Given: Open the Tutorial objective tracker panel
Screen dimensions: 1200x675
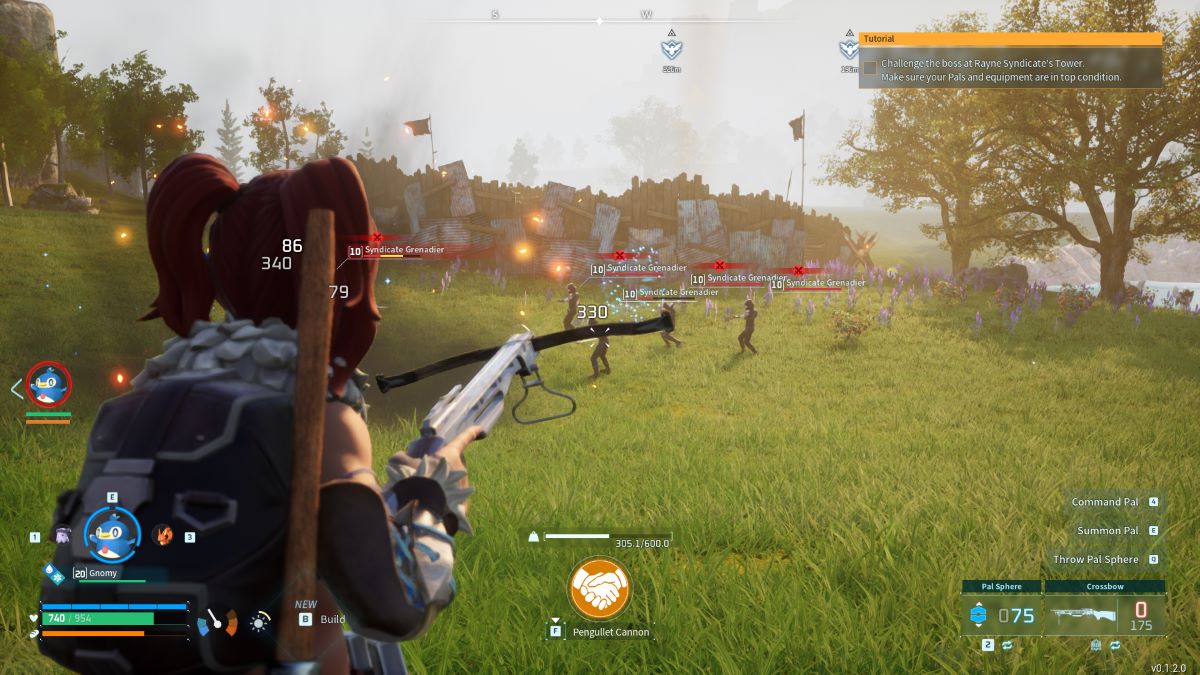Looking at the screenshot, I should click(1010, 39).
